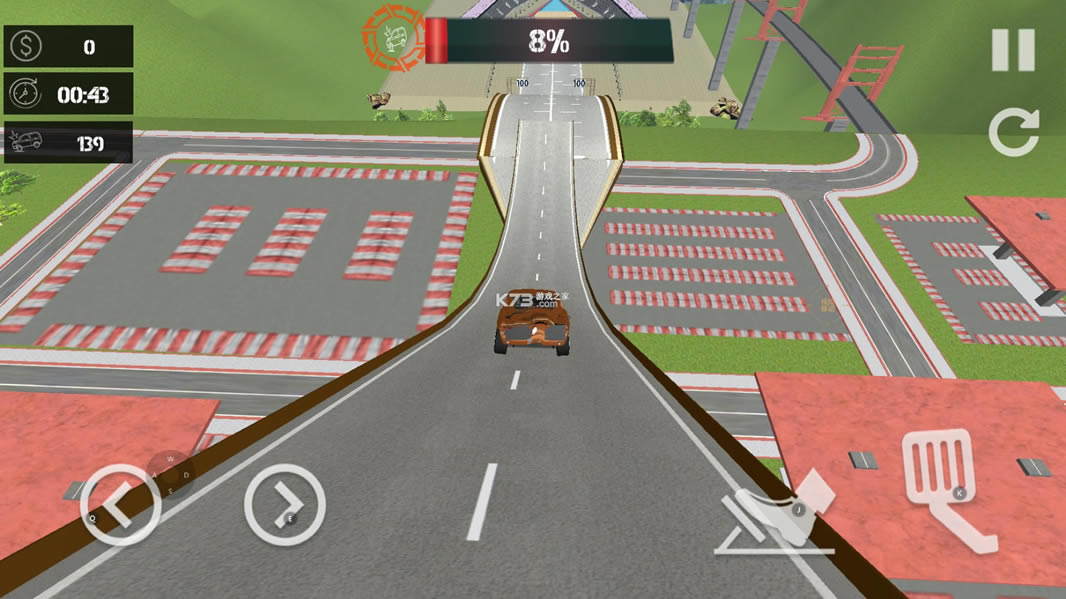Pause the game
The width and height of the screenshot is (1066, 599).
1012,50
